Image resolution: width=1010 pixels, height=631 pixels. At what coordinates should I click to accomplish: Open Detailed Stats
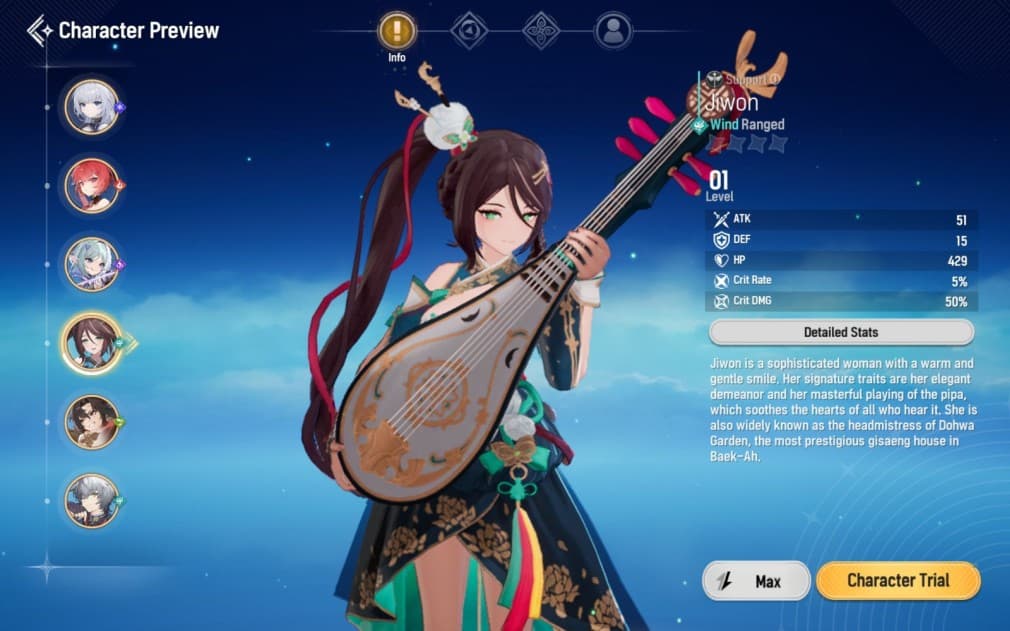click(x=840, y=332)
